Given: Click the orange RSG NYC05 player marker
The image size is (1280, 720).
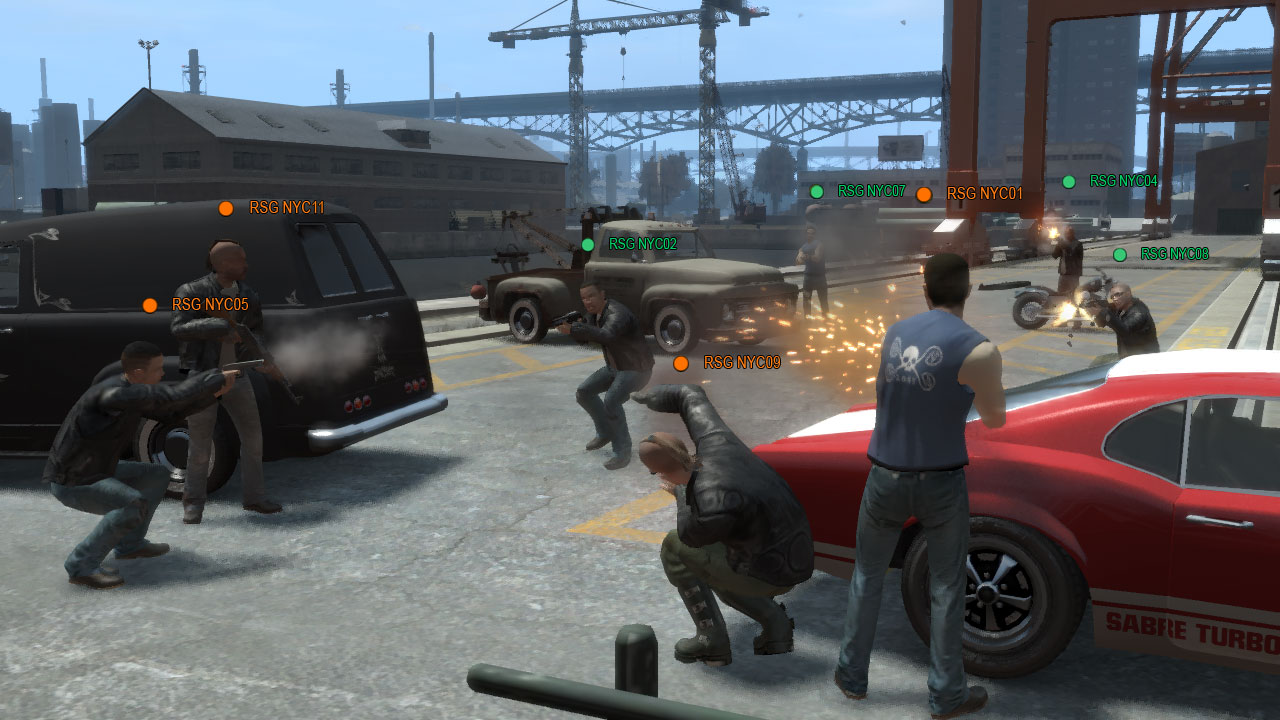Looking at the screenshot, I should pos(150,305).
